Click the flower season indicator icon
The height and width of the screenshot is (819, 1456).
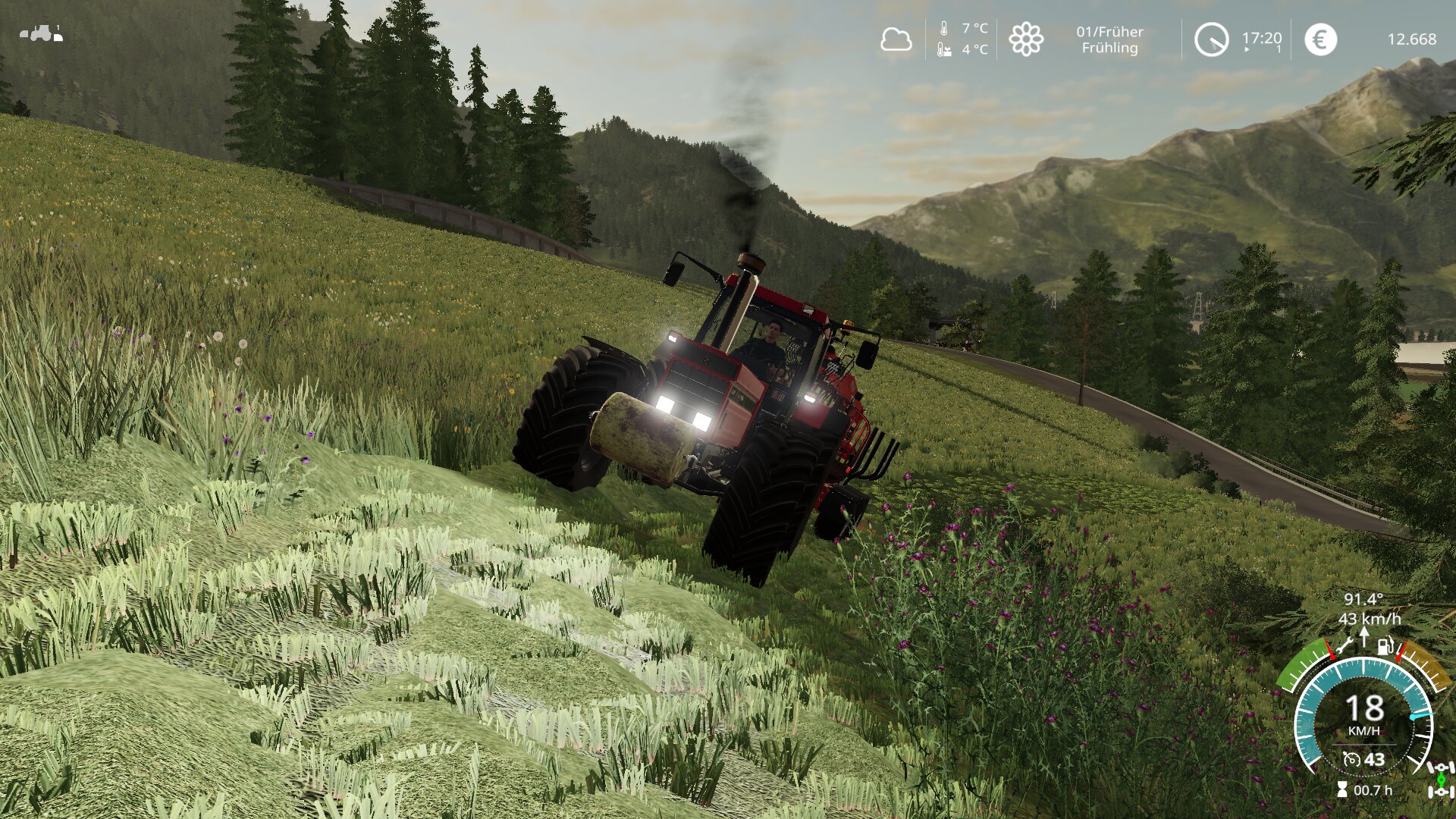1025,39
